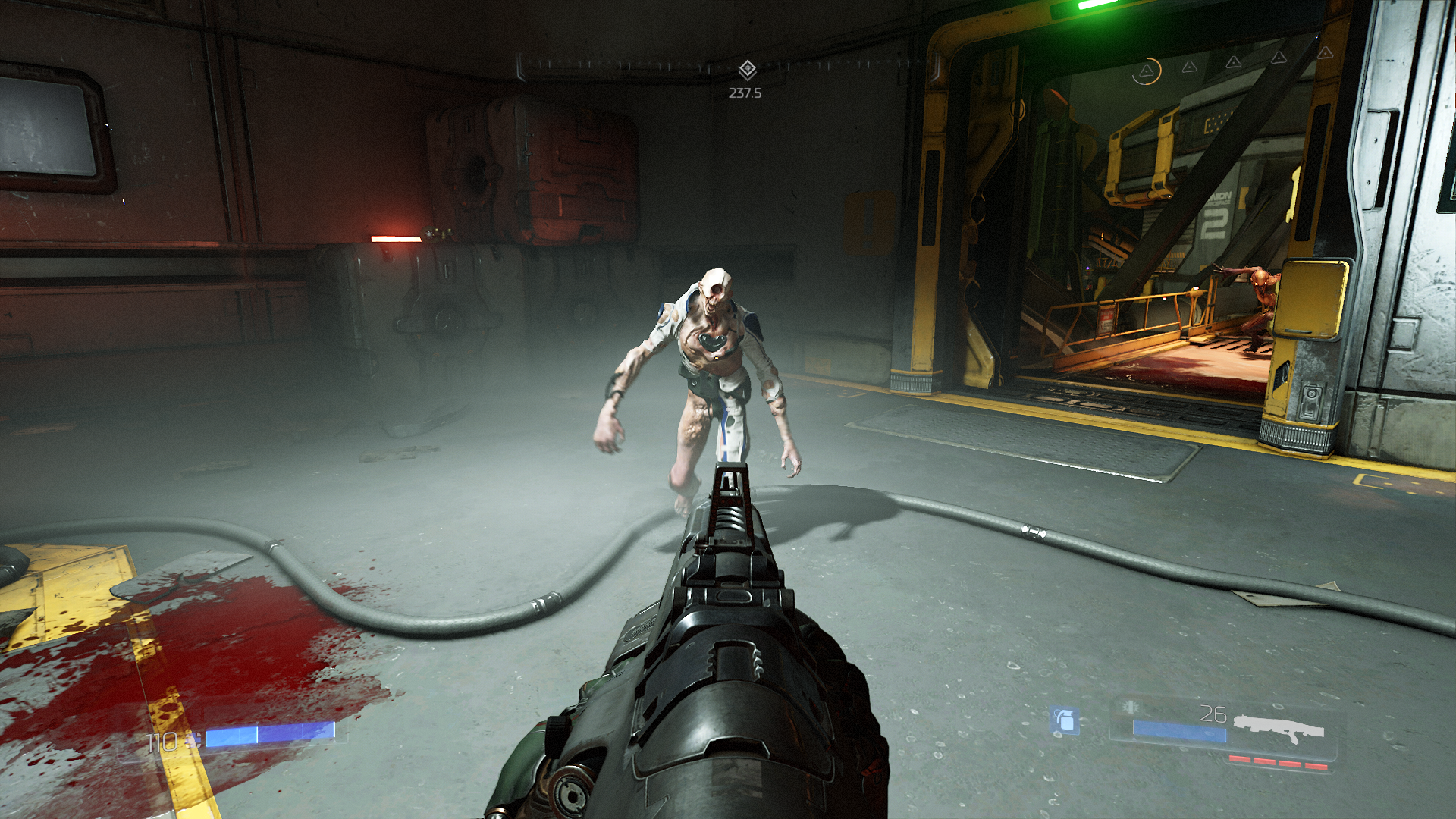
Task: Click the health cross icon beside 110
Action: [195, 739]
